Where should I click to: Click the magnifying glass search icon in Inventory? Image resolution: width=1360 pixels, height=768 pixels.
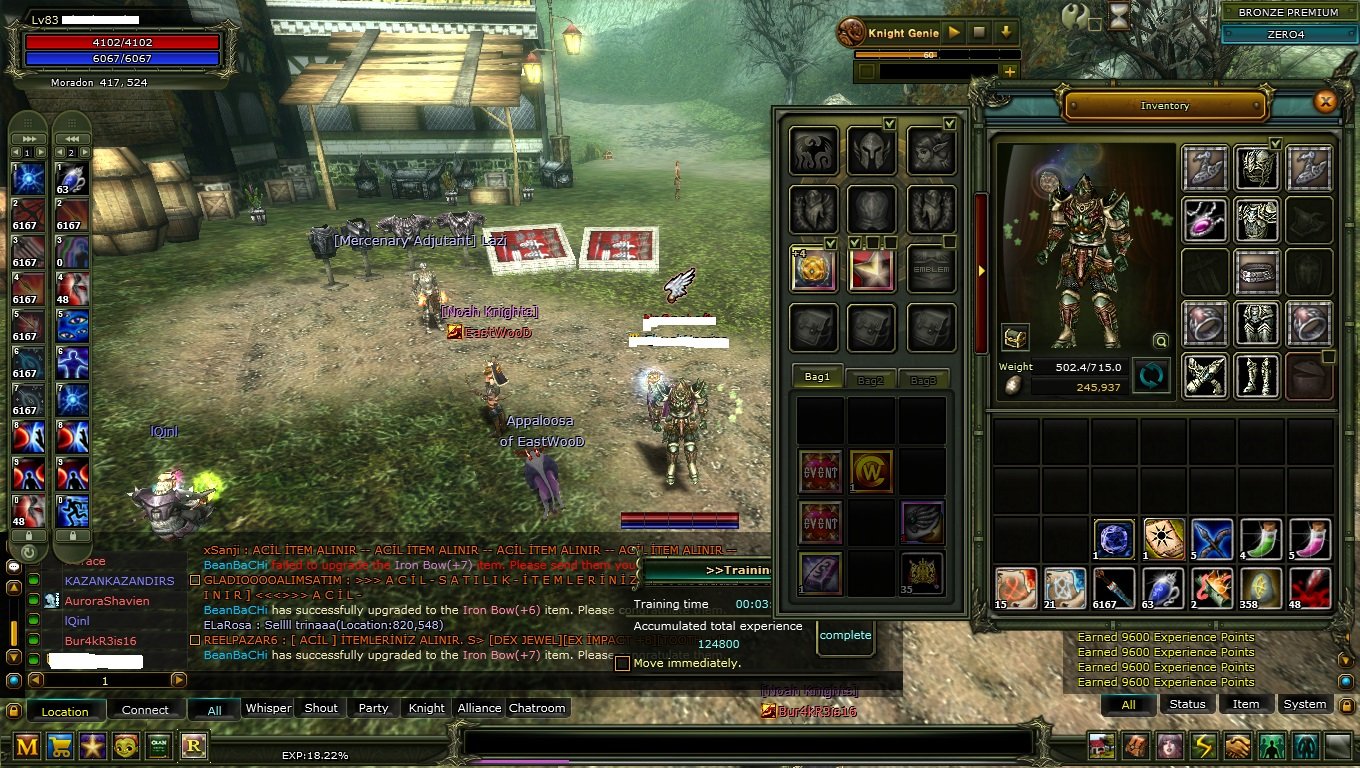click(x=1160, y=341)
